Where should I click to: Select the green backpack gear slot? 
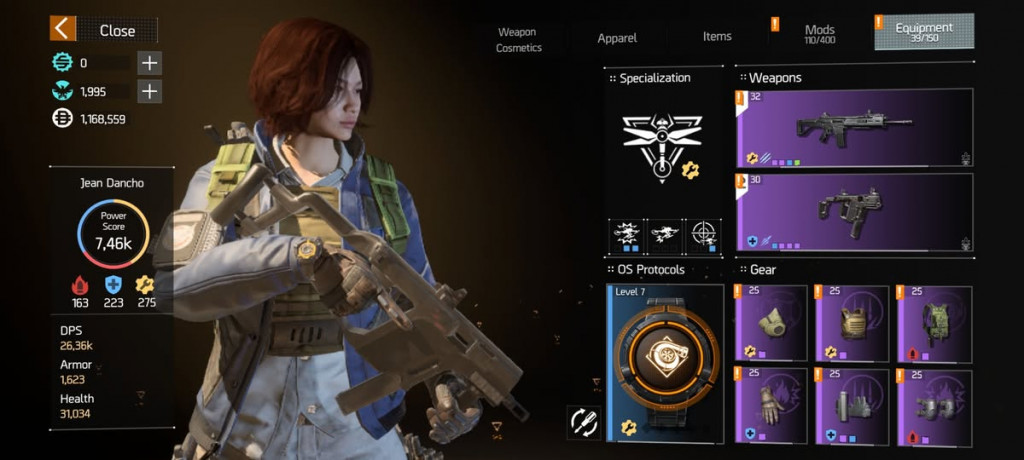click(934, 322)
